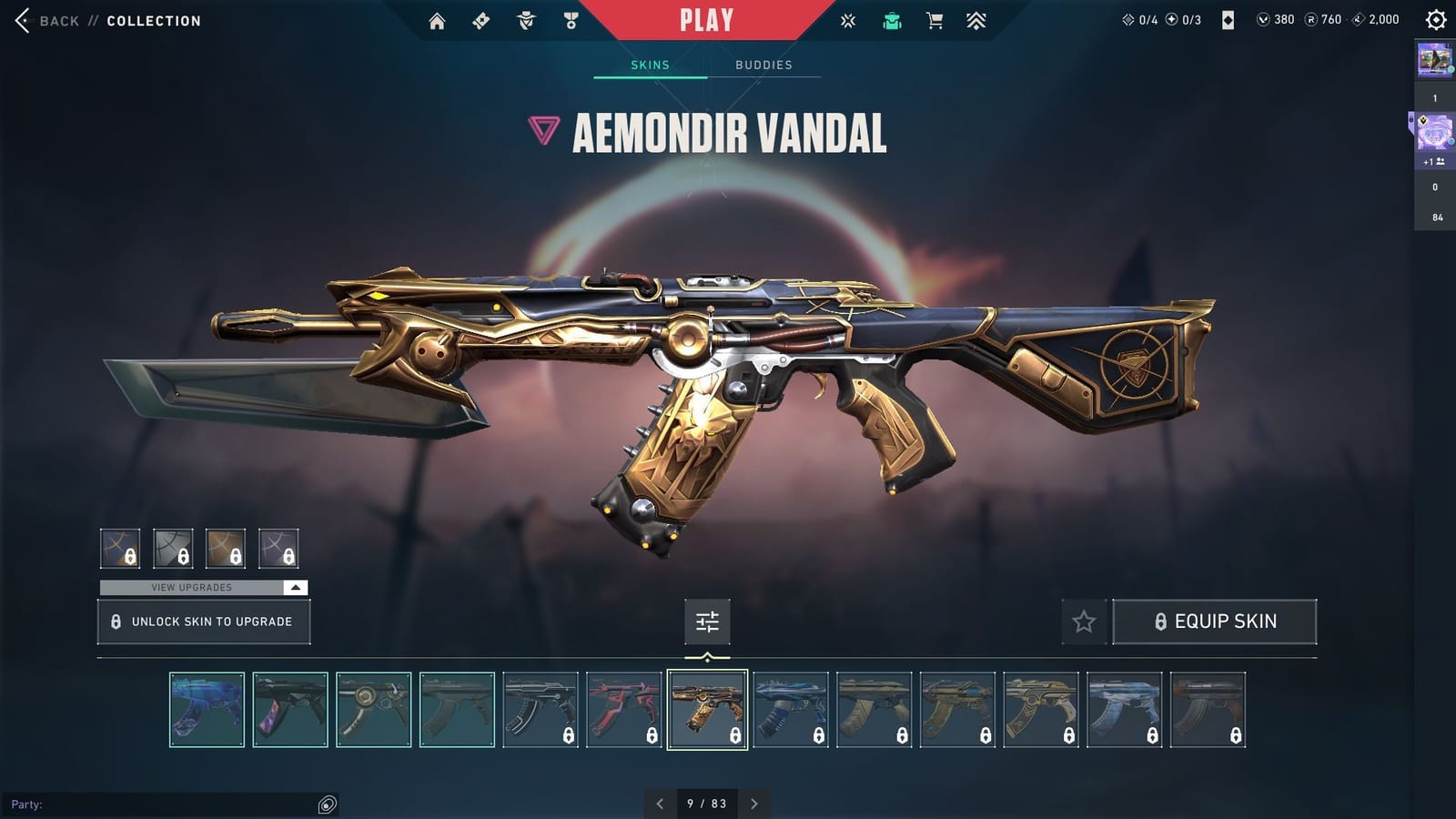Viewport: 1456px width, 819px height.
Task: Open the Esports VCT icon
Action: pos(848,20)
